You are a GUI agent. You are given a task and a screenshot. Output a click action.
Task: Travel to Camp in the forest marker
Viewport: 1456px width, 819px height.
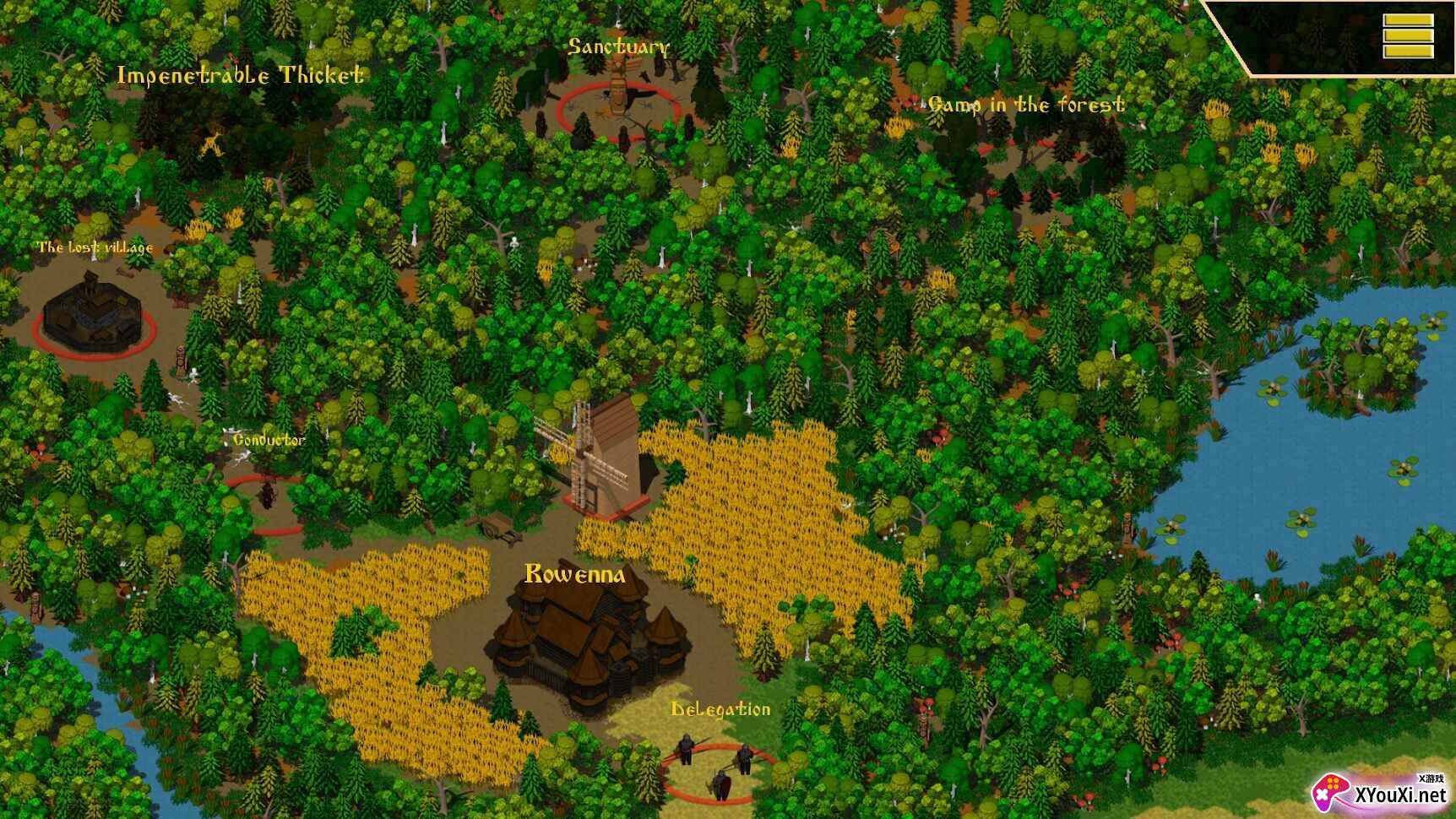(x=1025, y=105)
